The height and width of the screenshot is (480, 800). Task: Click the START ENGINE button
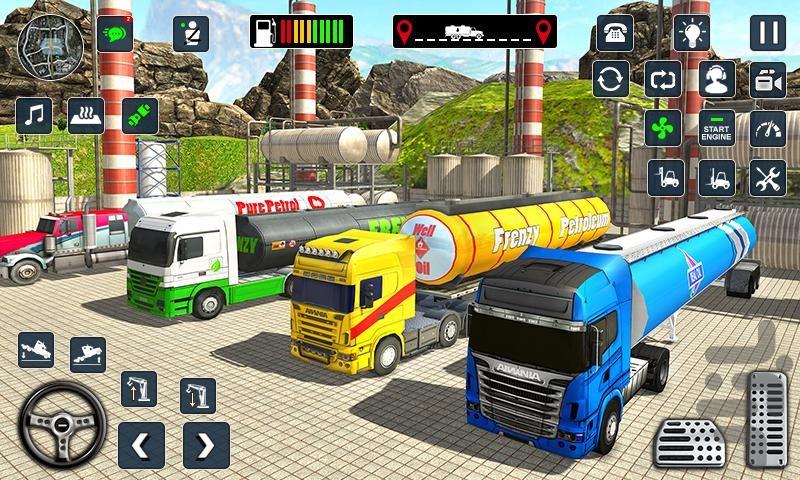click(x=716, y=128)
